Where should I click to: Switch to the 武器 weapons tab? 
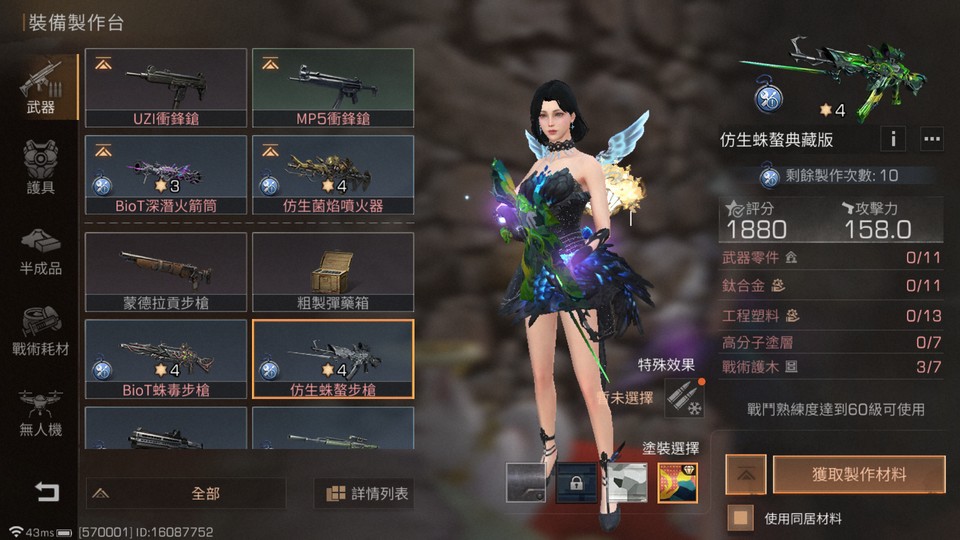click(40, 88)
